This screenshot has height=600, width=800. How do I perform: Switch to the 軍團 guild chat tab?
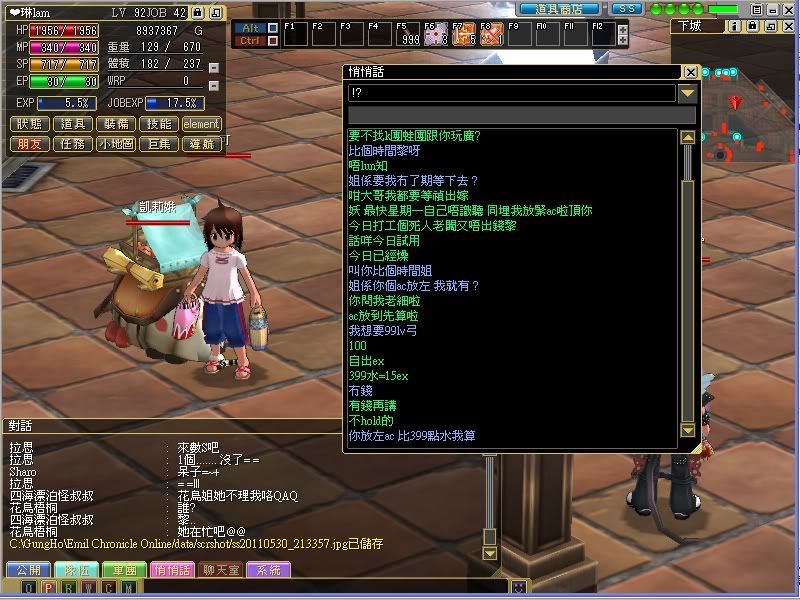click(x=124, y=570)
